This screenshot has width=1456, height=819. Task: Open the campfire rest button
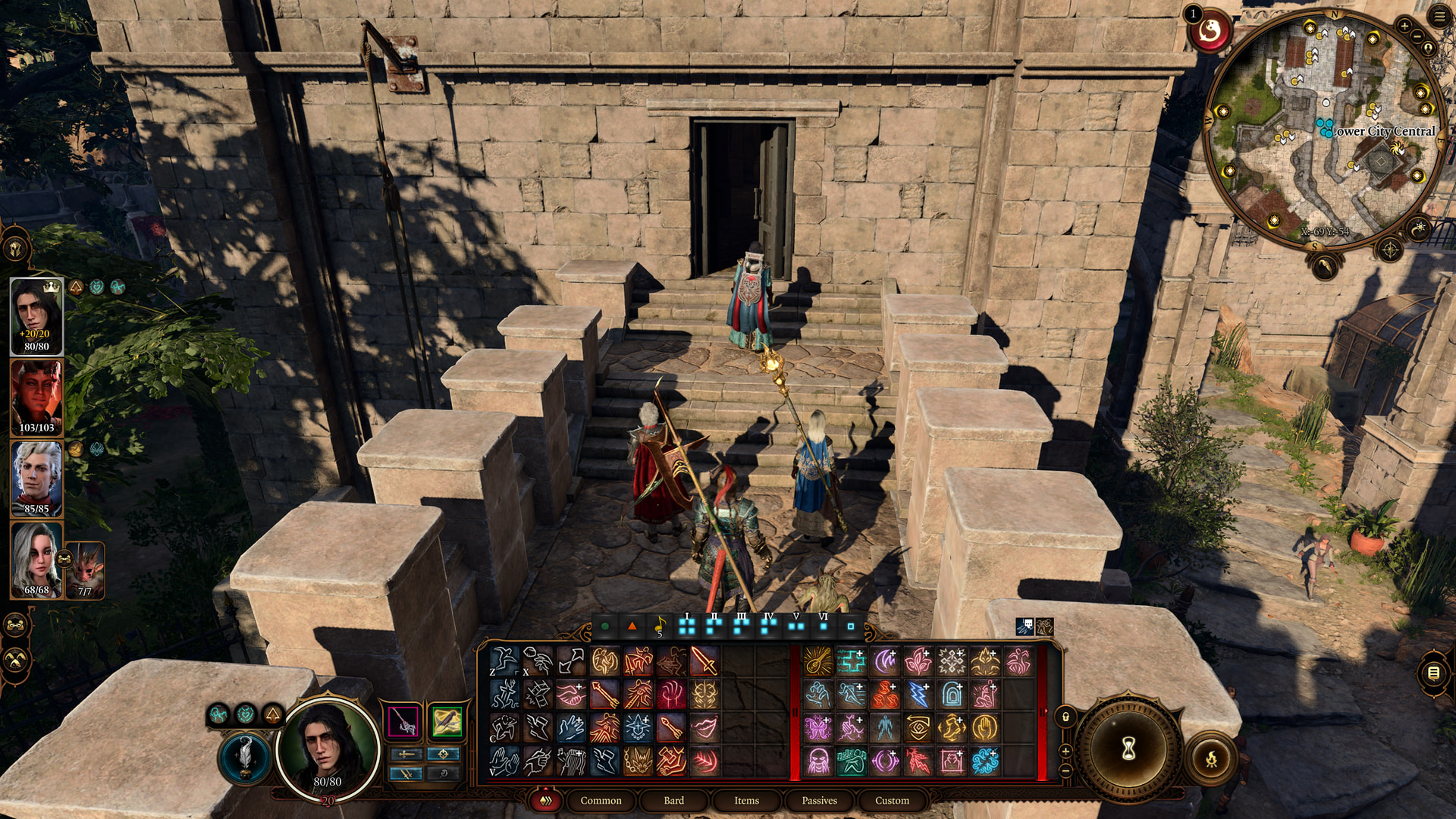point(1211,758)
